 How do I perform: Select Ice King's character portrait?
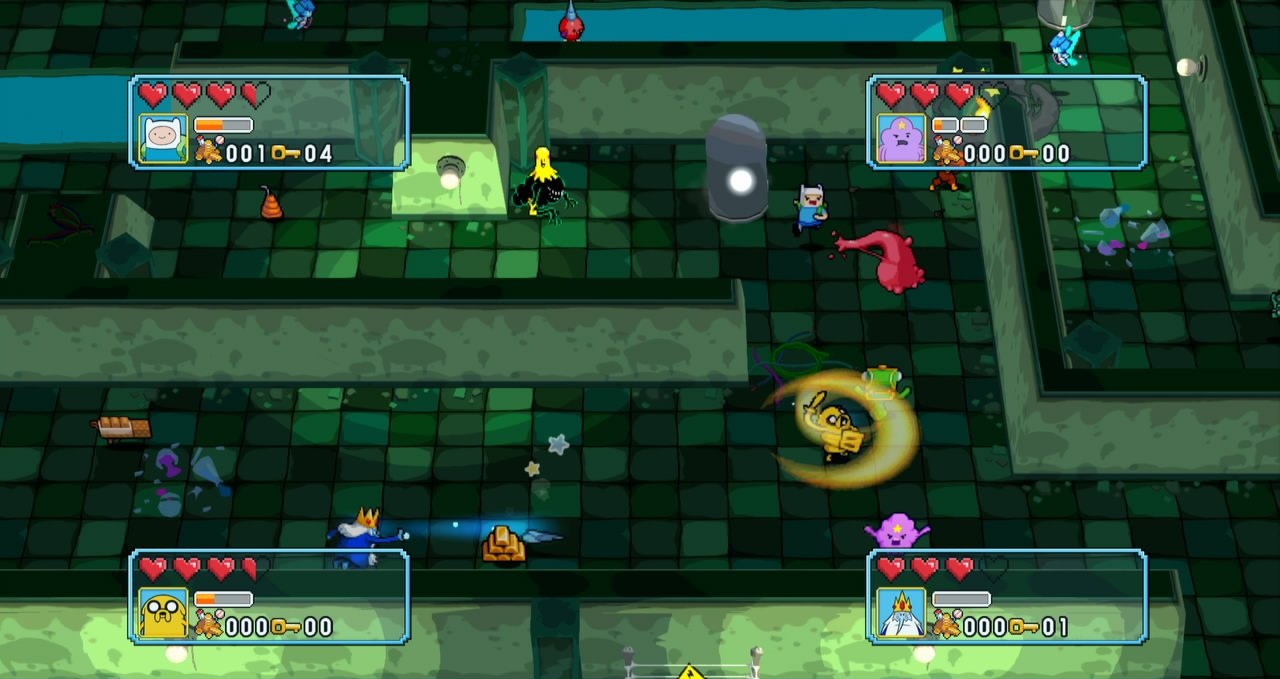tap(900, 613)
